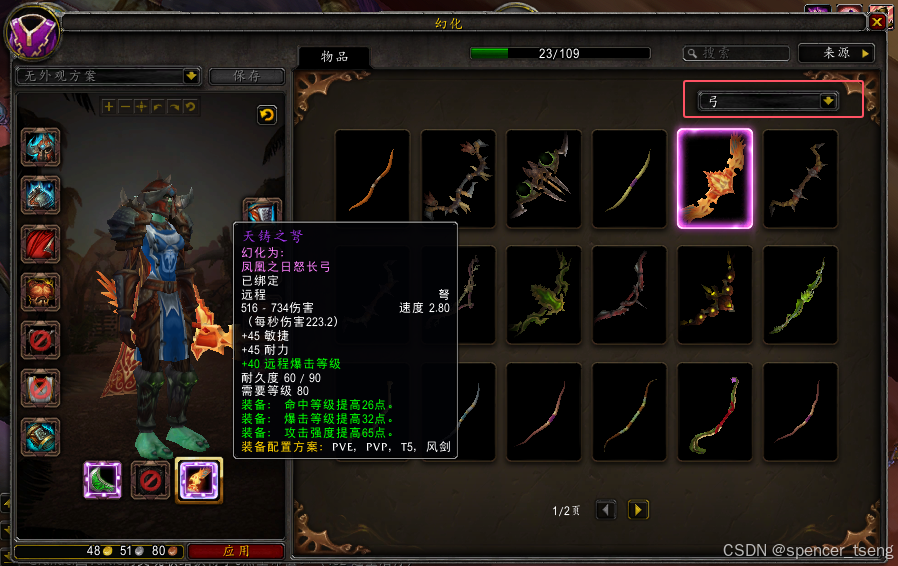The height and width of the screenshot is (566, 898).
Task: Go to the next appearance page
Action: click(637, 510)
